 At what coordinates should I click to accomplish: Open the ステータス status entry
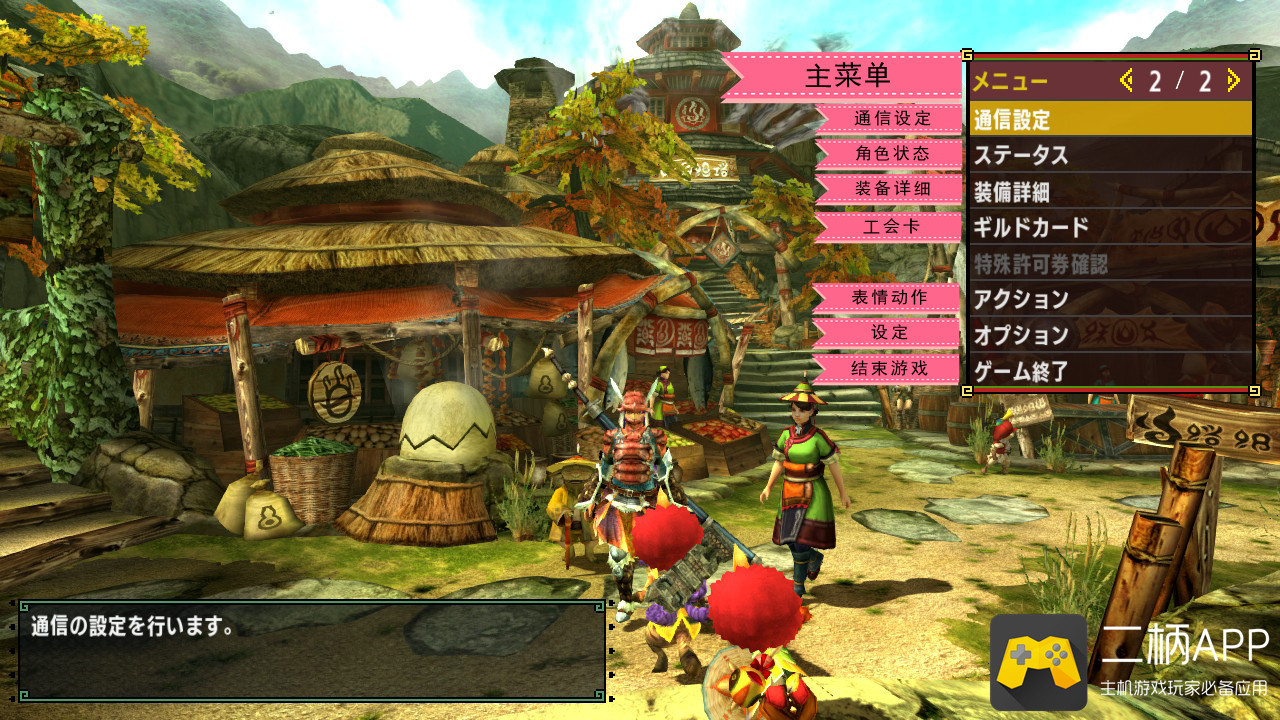coord(1110,155)
